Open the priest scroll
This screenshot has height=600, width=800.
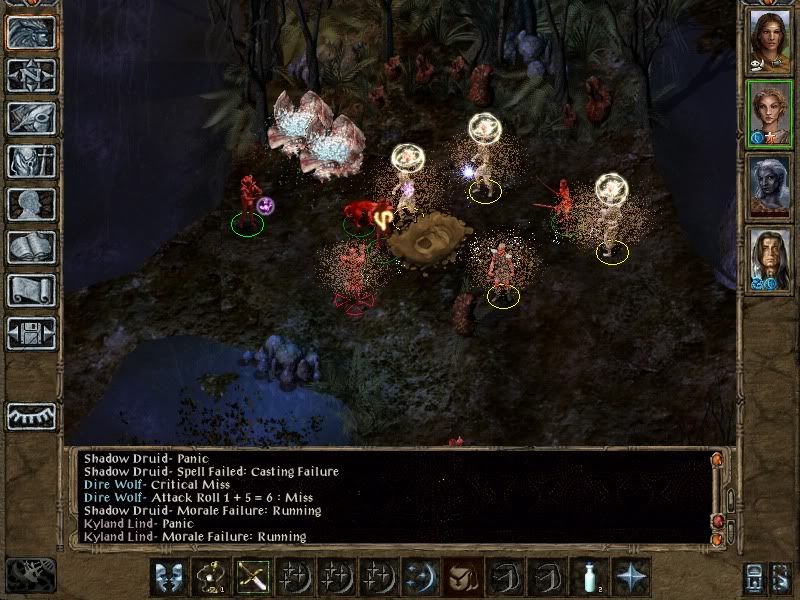click(31, 290)
